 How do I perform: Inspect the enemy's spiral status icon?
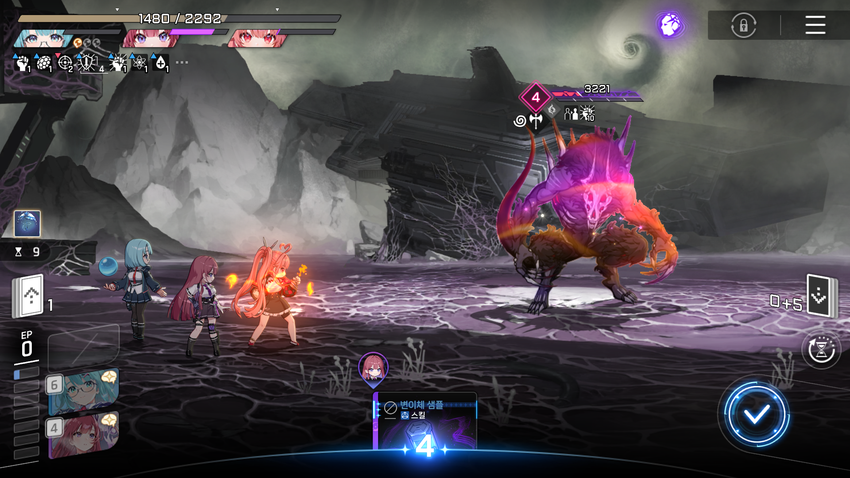(x=520, y=121)
